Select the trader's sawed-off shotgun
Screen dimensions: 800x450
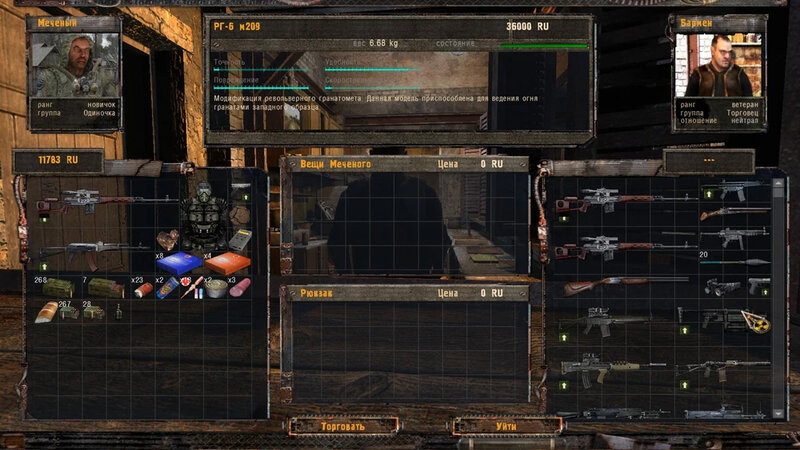tap(734, 214)
